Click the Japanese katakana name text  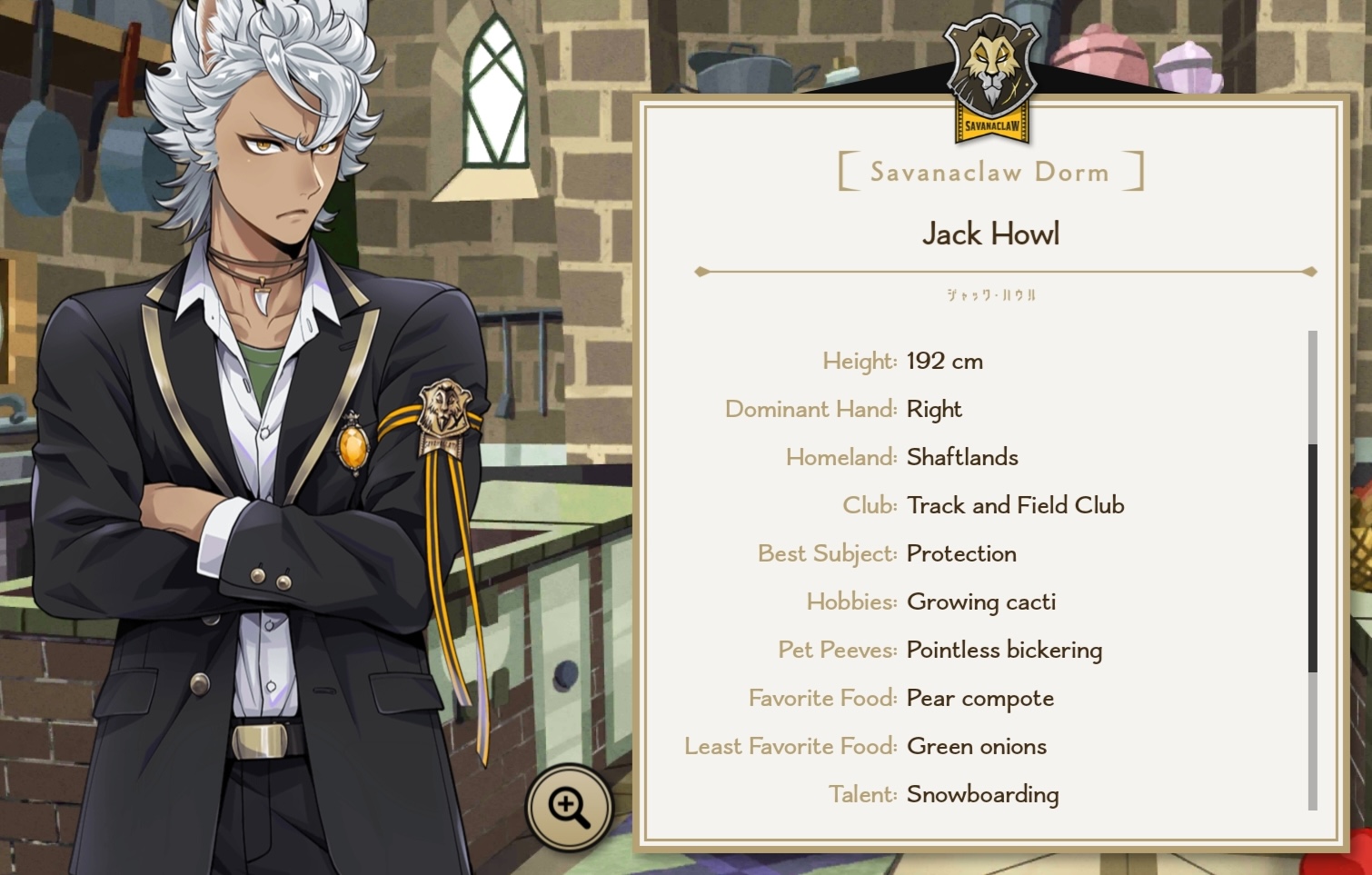pyautogui.click(x=993, y=296)
